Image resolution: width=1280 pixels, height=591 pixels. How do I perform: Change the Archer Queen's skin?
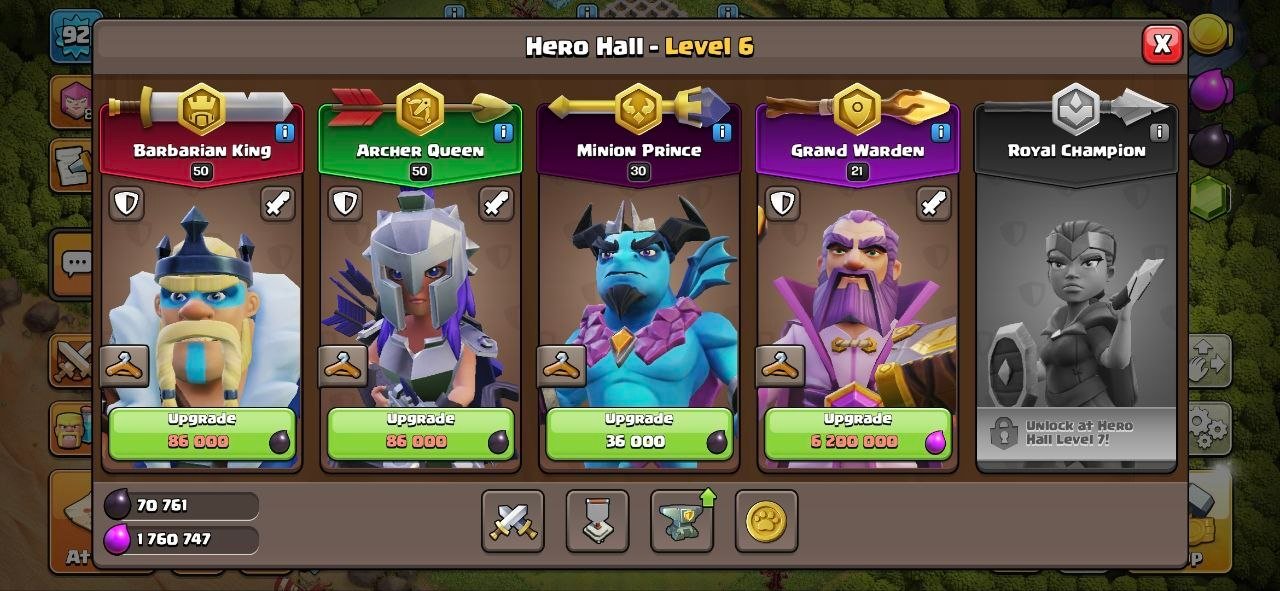point(343,366)
